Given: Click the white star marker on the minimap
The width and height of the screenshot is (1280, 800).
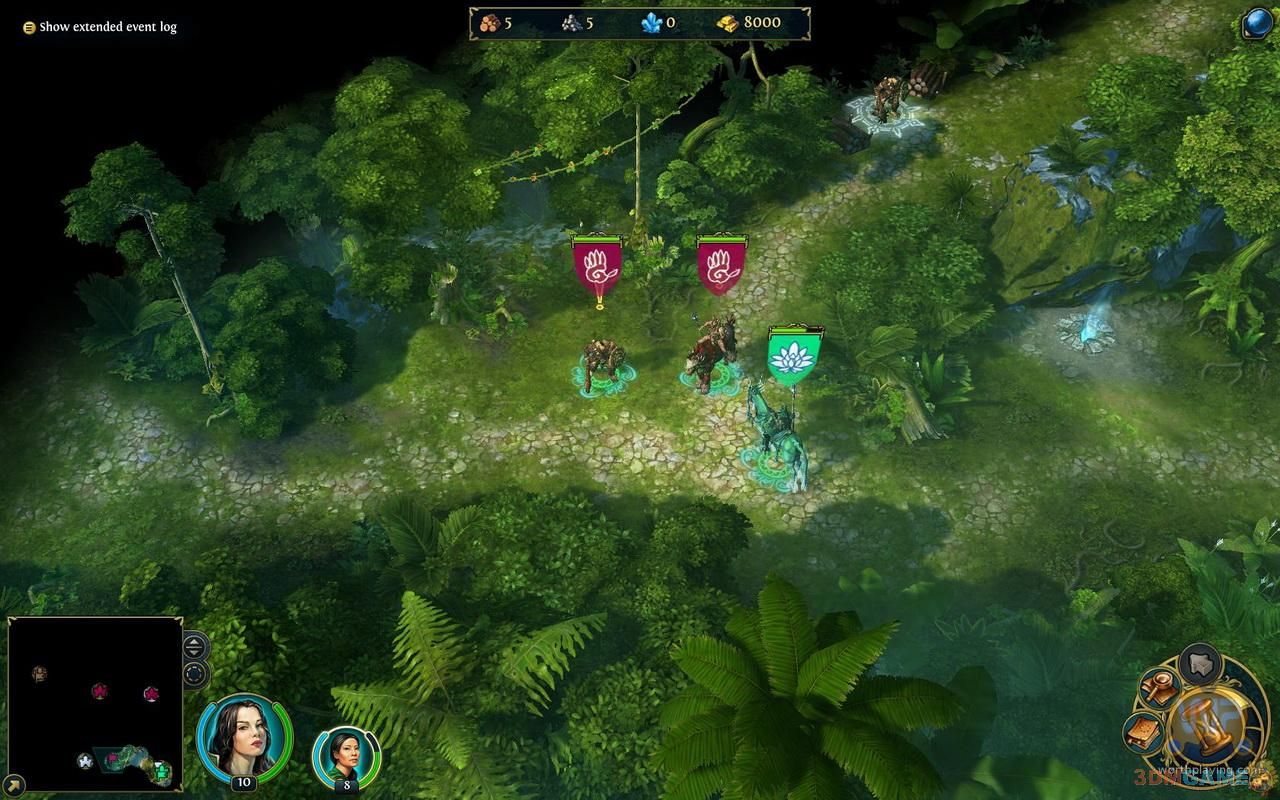Looking at the screenshot, I should 85,761.
